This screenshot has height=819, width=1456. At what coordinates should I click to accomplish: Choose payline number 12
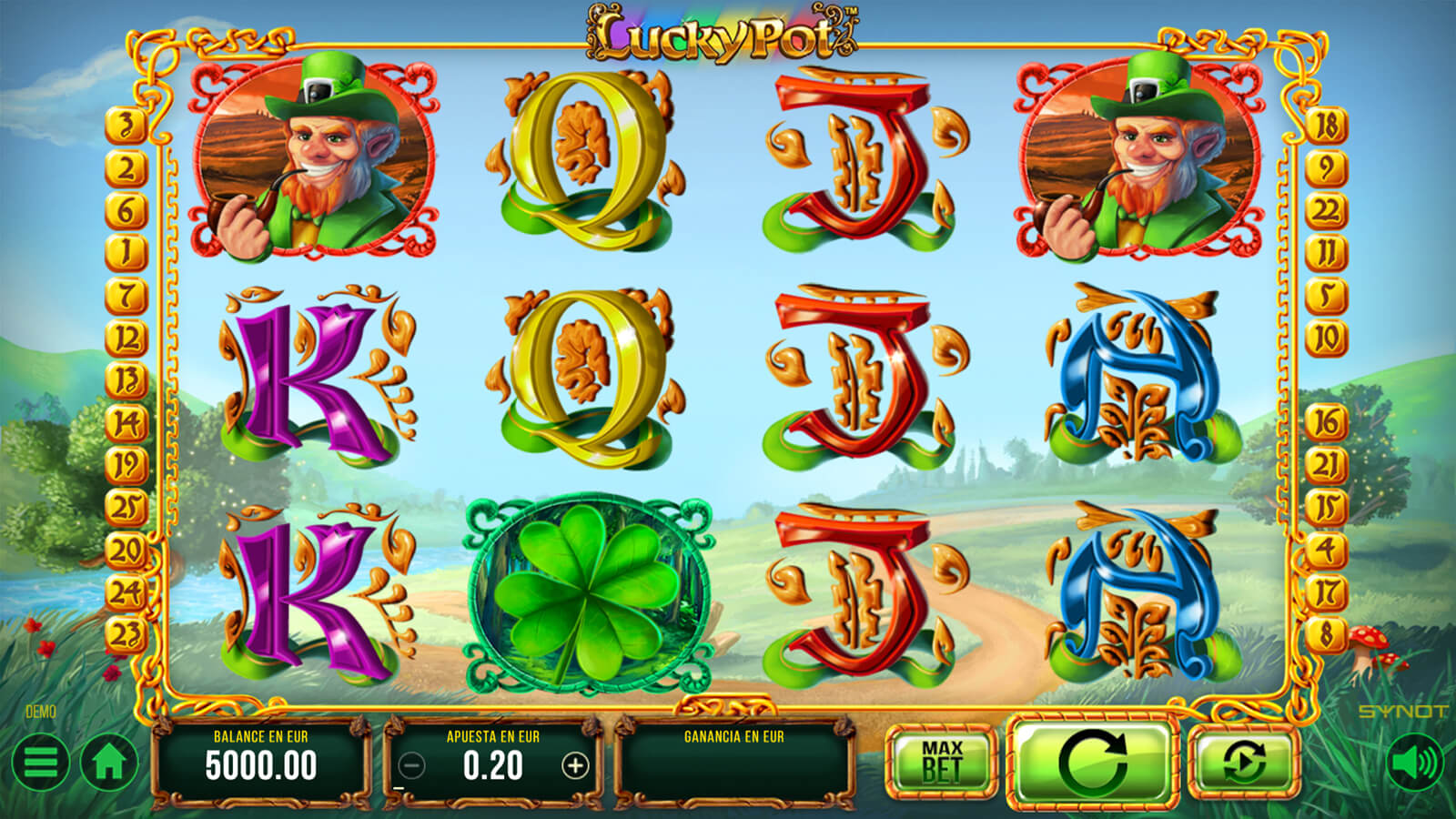126,339
